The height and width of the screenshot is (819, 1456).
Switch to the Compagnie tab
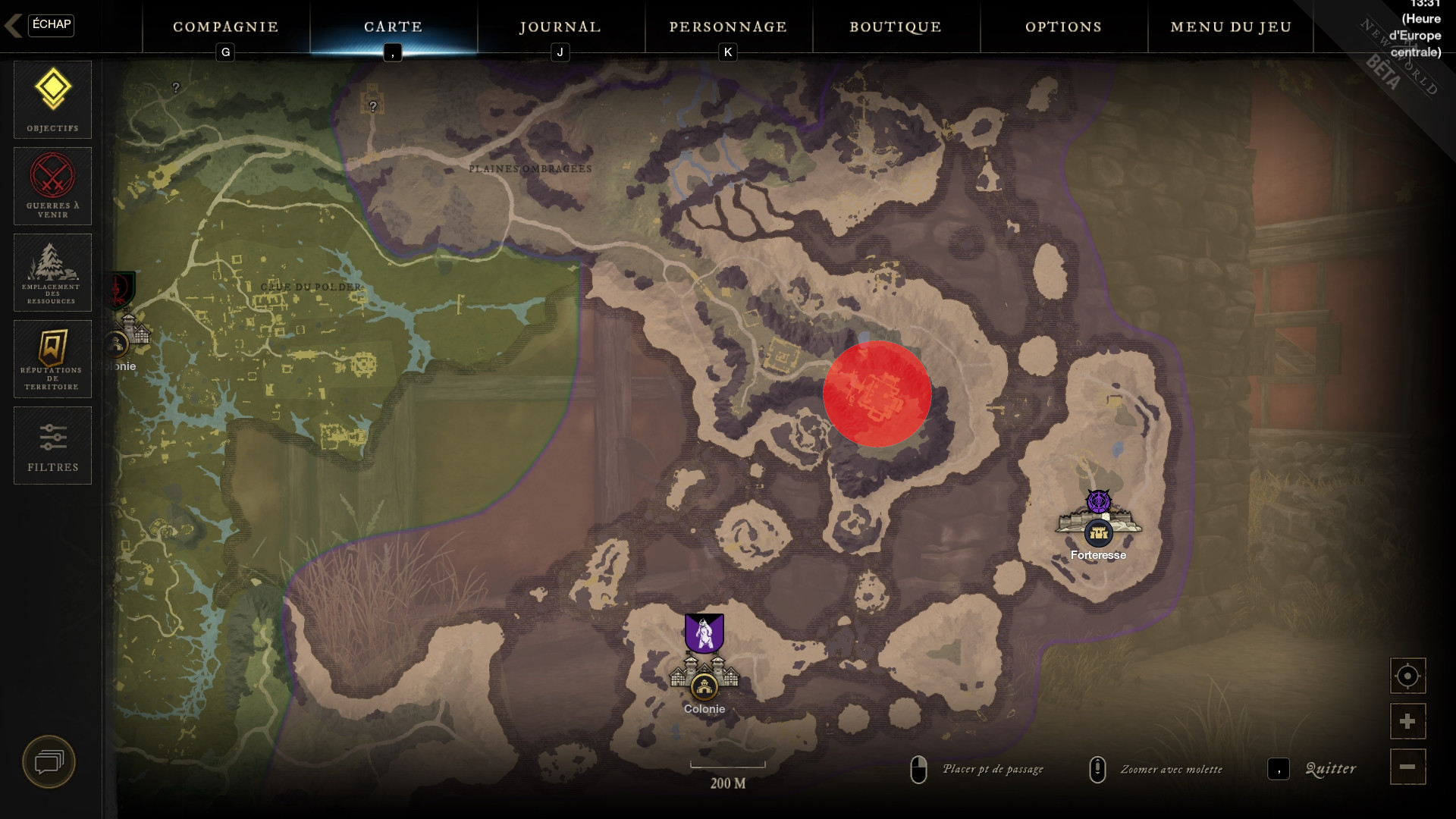tap(224, 27)
